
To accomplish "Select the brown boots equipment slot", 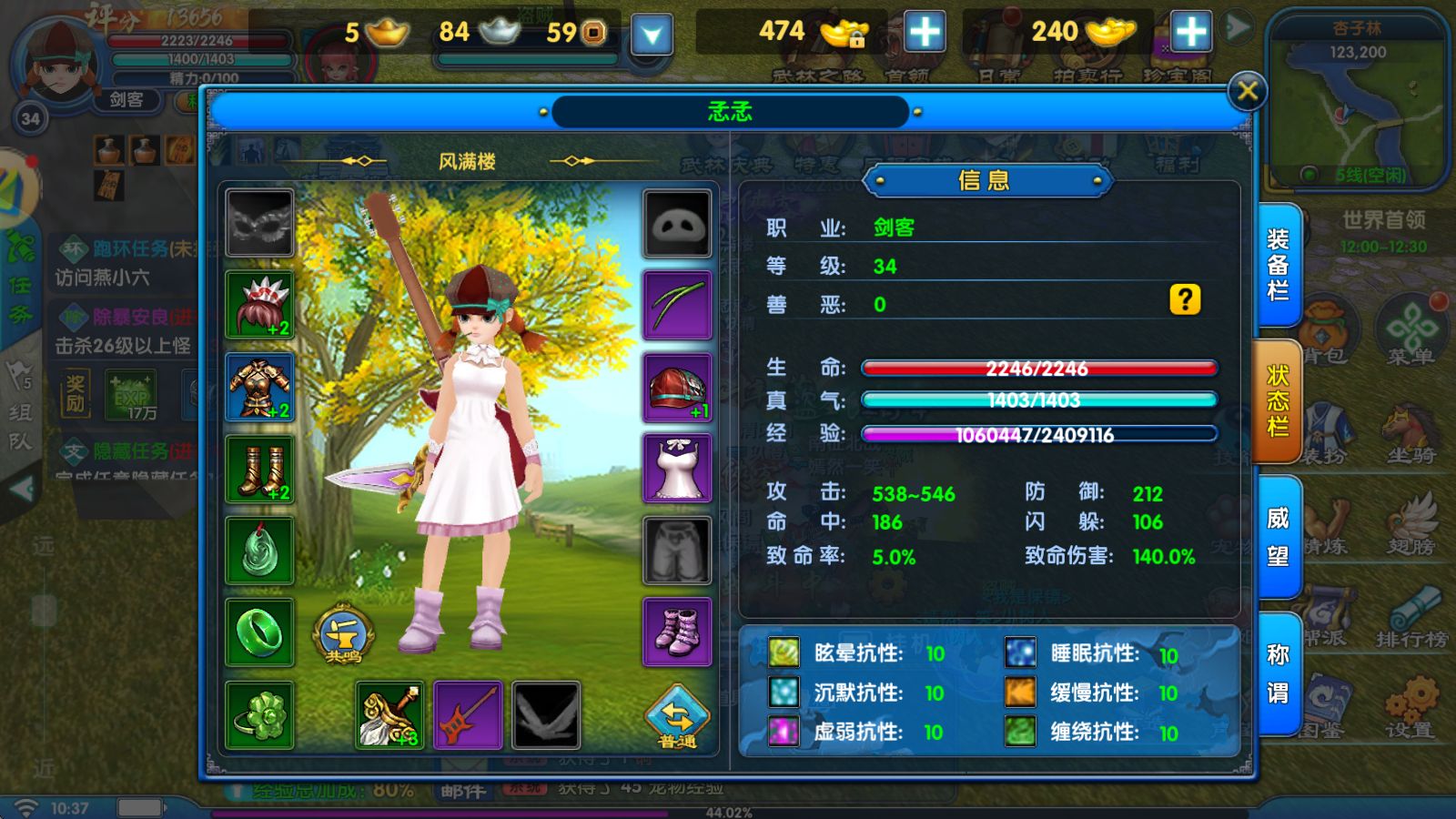I will (260, 469).
